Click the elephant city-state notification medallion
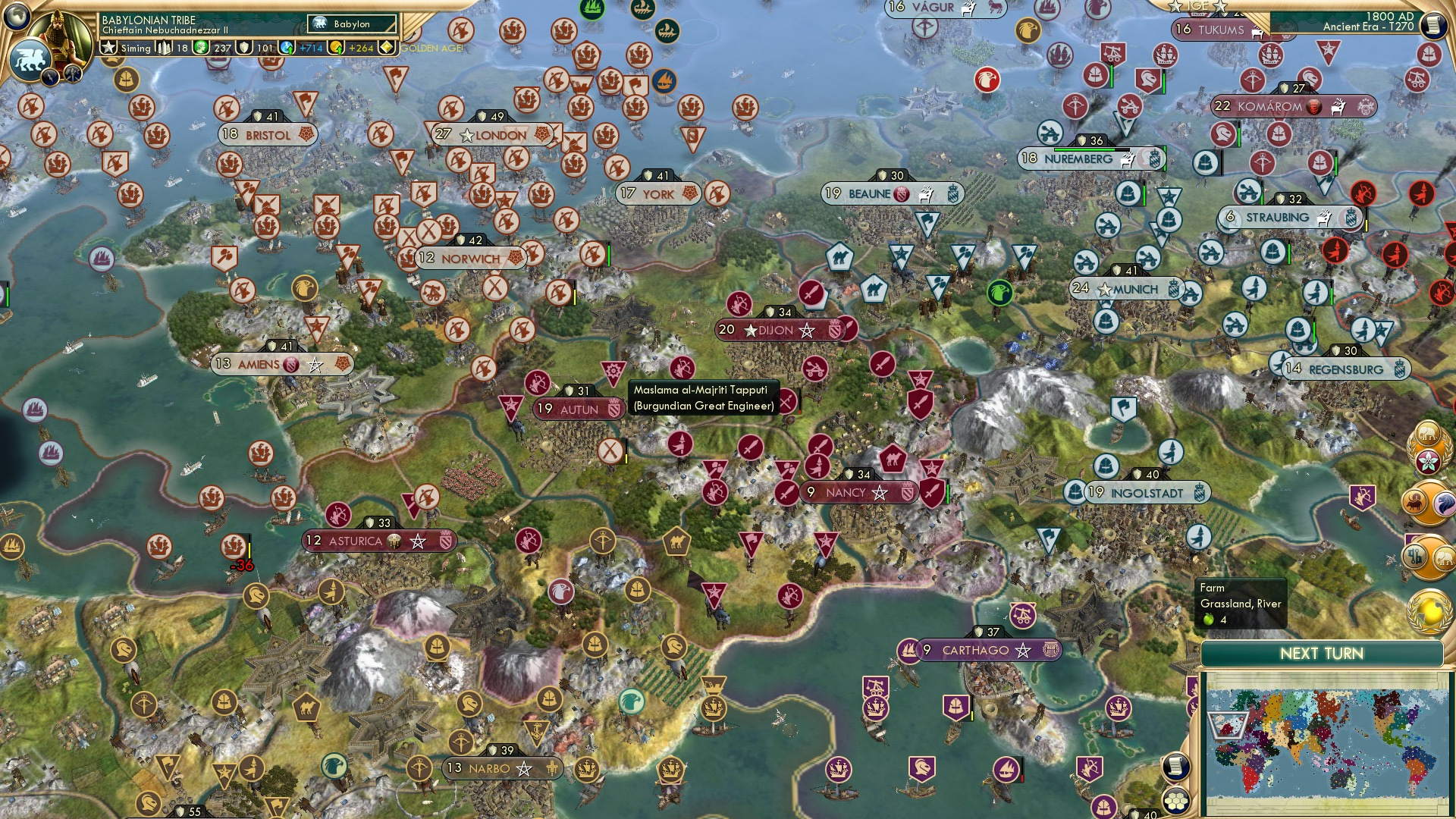This screenshot has height=819, width=1456. 1427,432
